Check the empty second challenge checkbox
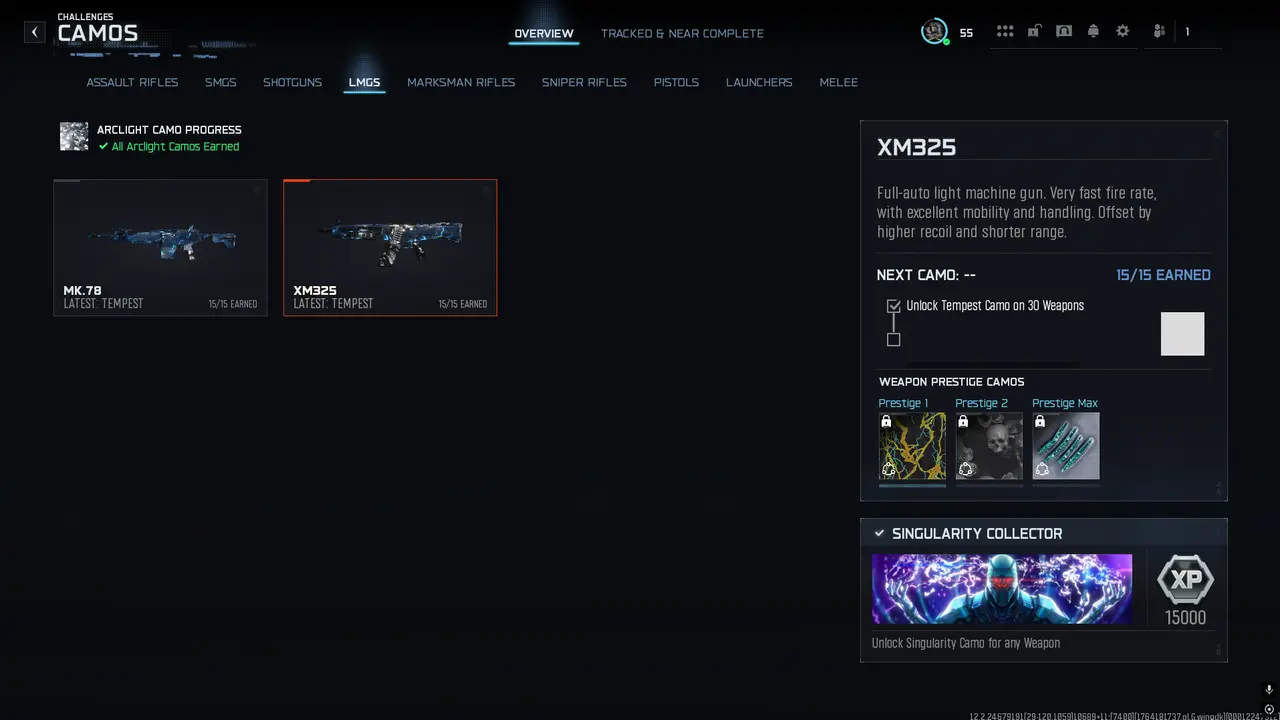The image size is (1280, 720). tap(893, 339)
